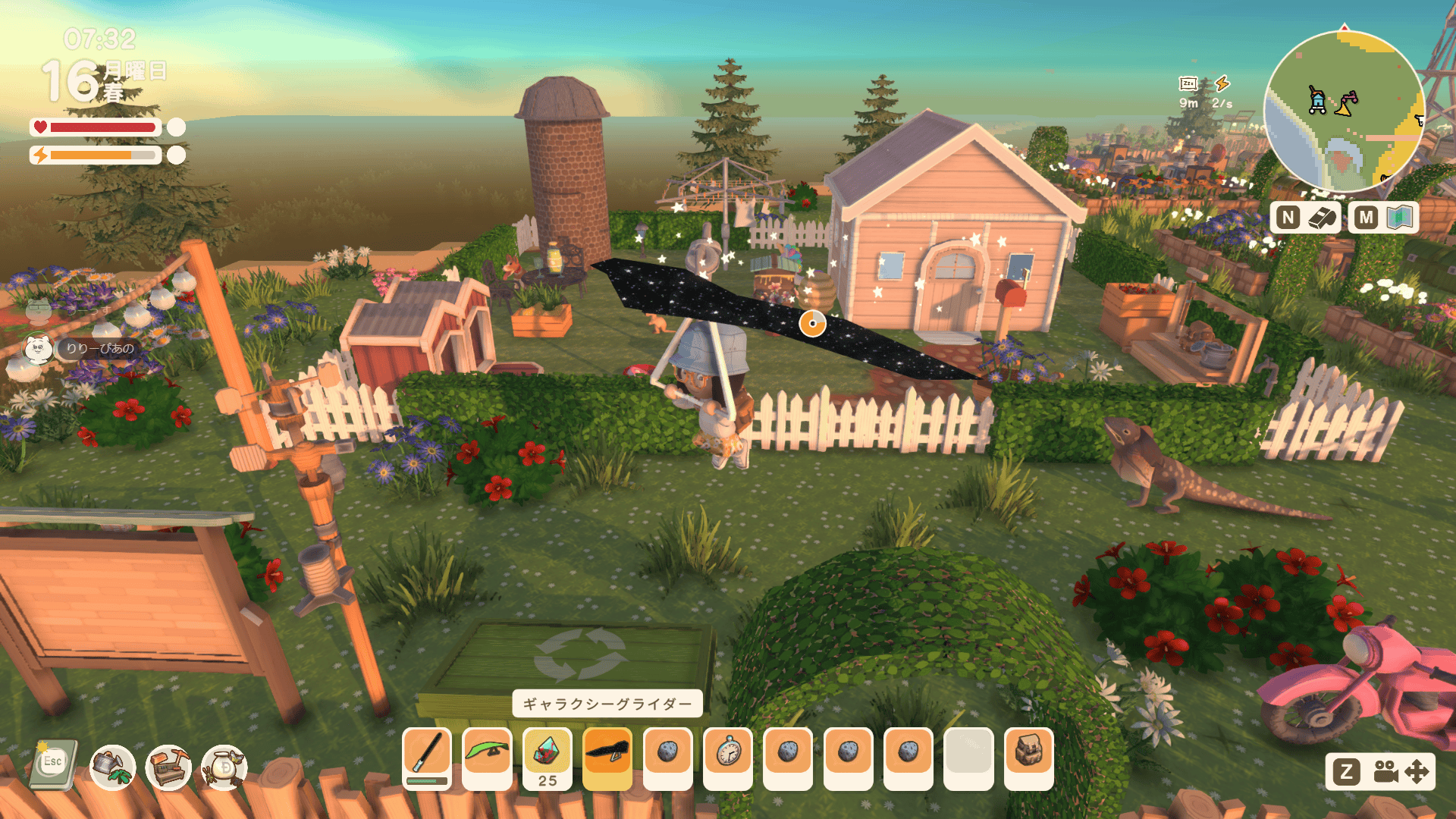Click the watering can and plant icon

(x=112, y=766)
